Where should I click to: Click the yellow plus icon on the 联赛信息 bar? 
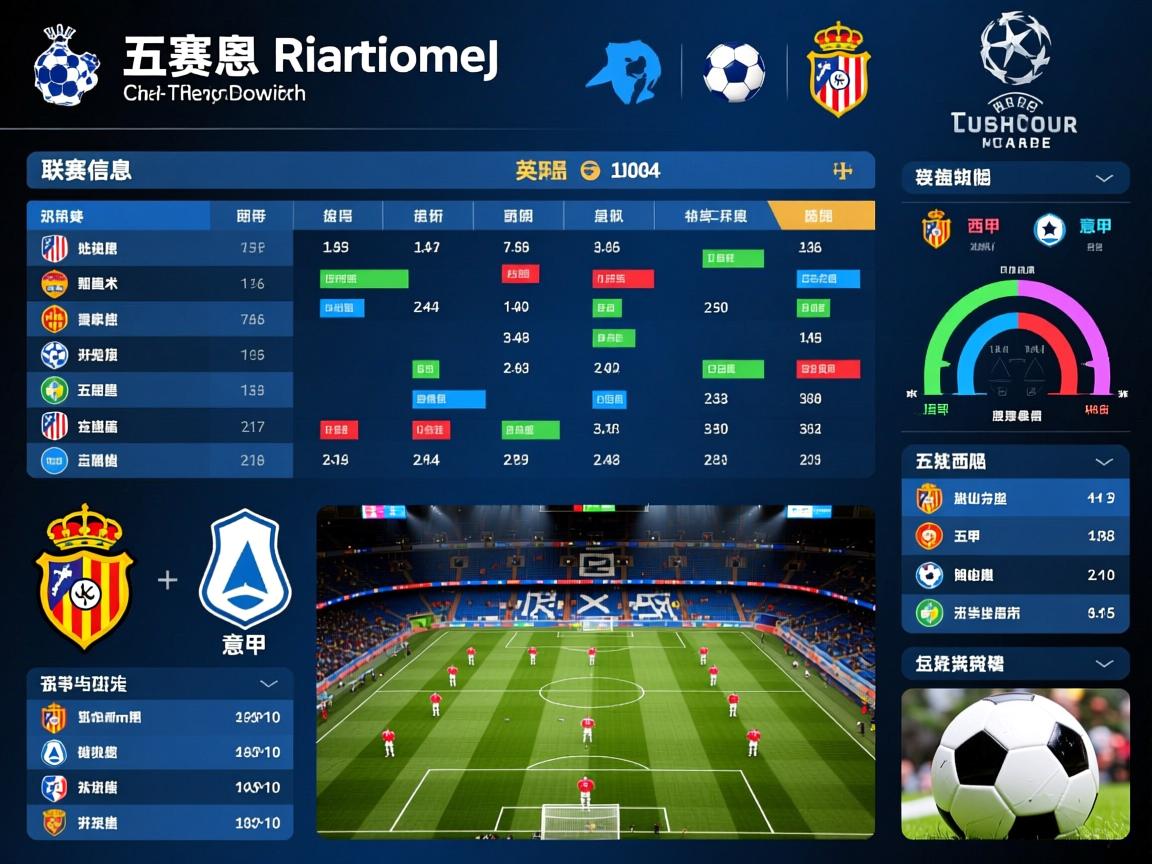click(x=842, y=171)
